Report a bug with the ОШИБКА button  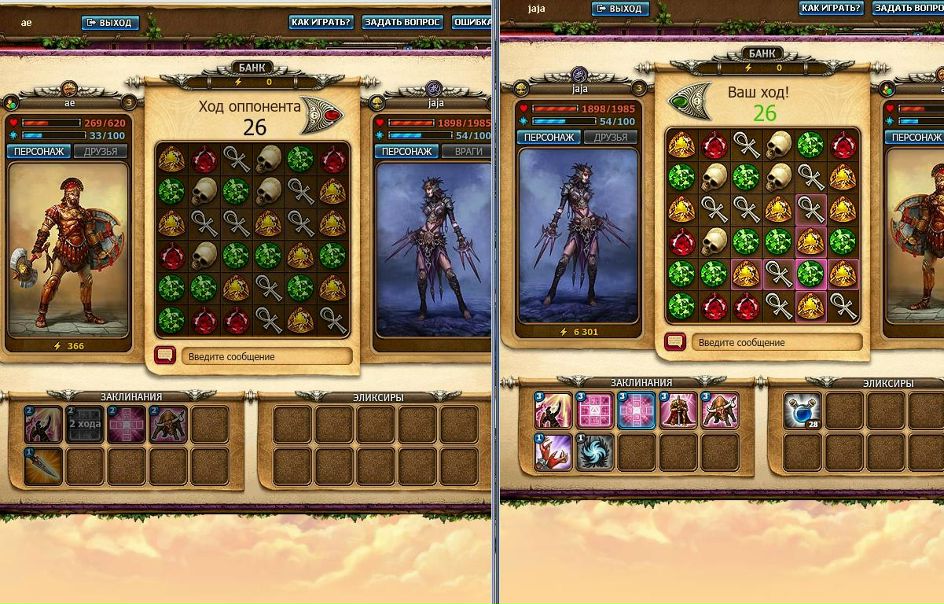tap(471, 22)
